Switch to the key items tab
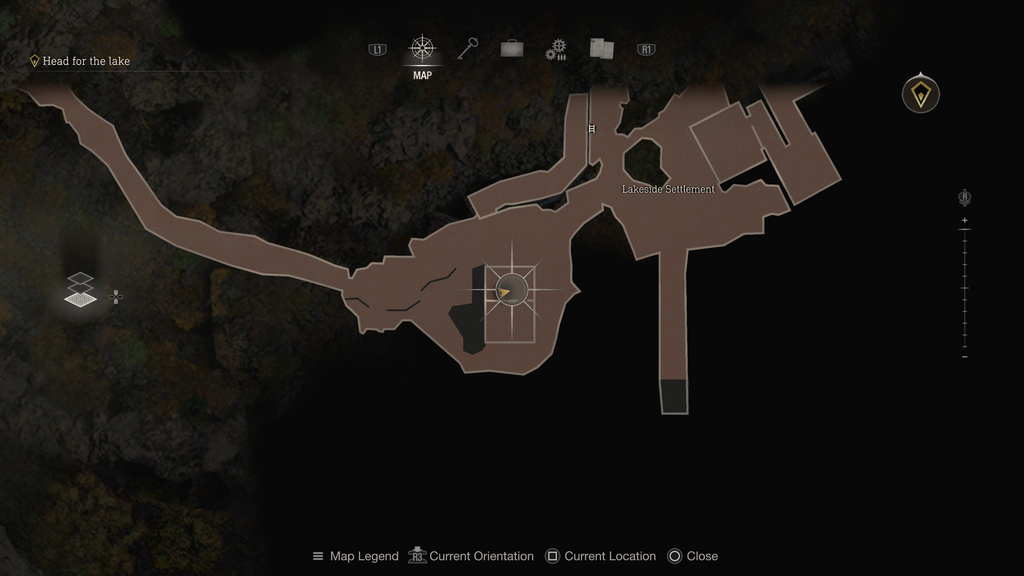 coord(467,49)
